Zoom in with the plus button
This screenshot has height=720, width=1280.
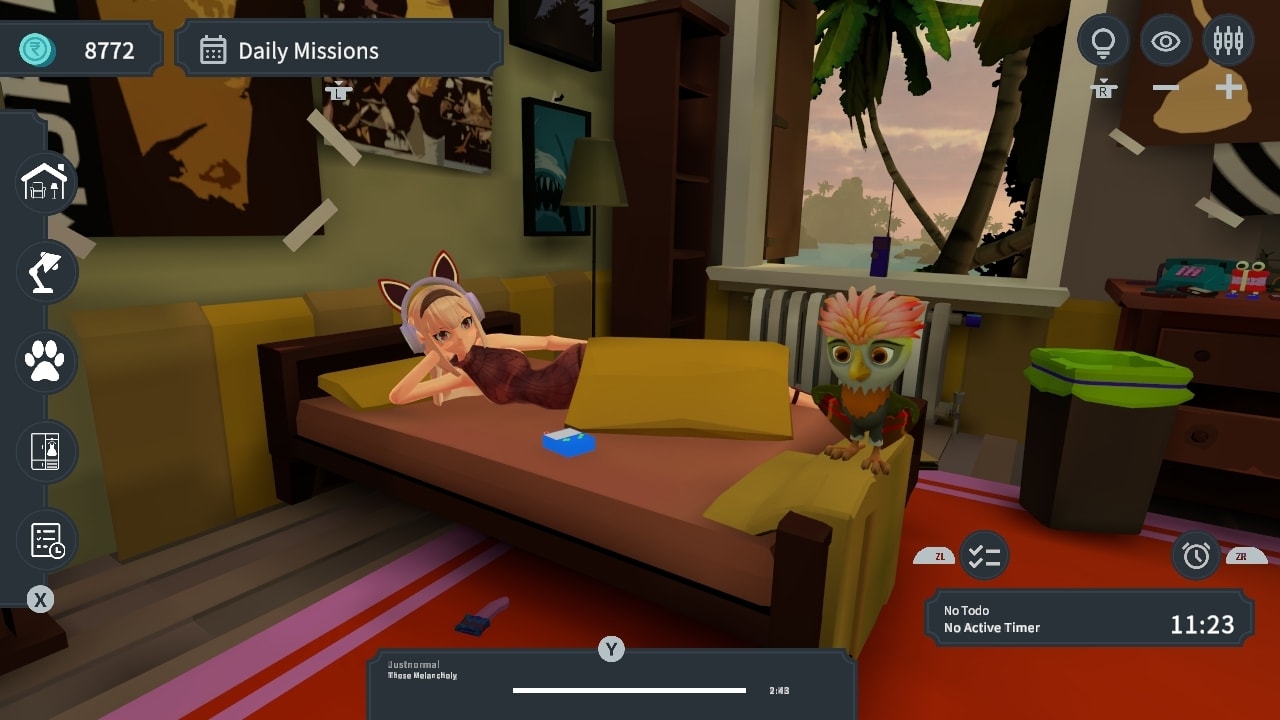point(1228,86)
